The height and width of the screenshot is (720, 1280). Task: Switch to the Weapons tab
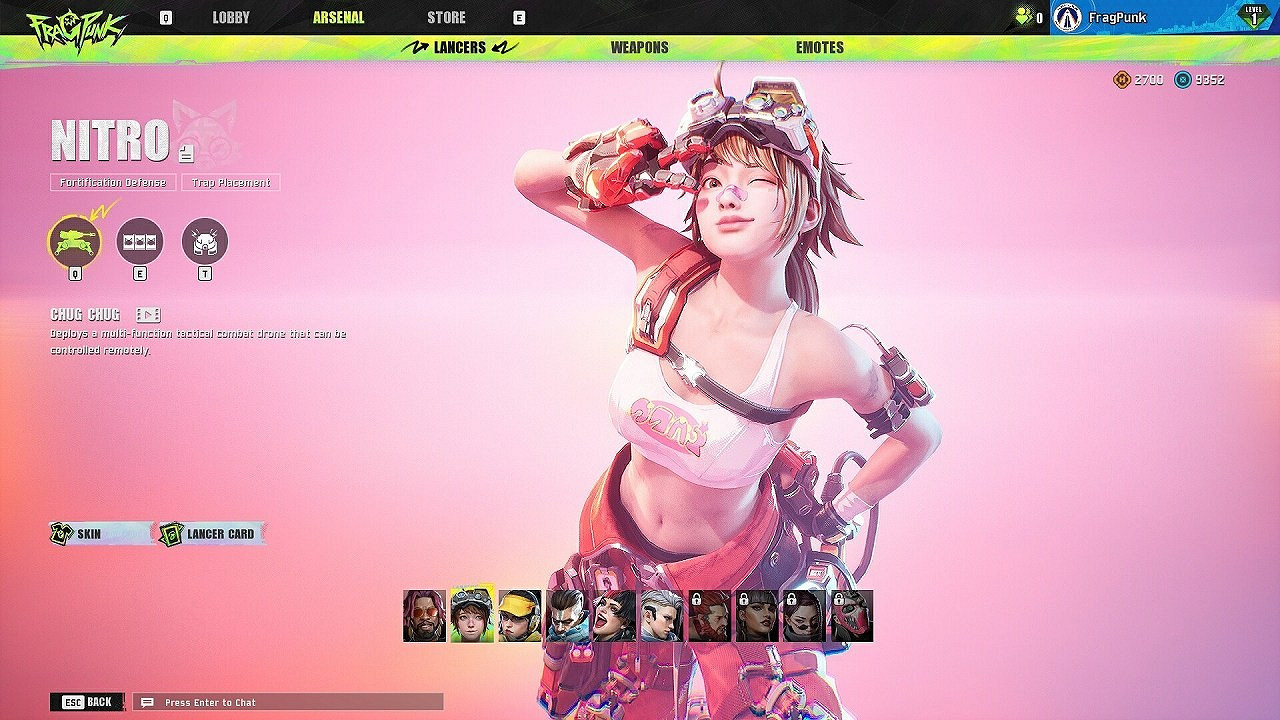[x=640, y=46]
